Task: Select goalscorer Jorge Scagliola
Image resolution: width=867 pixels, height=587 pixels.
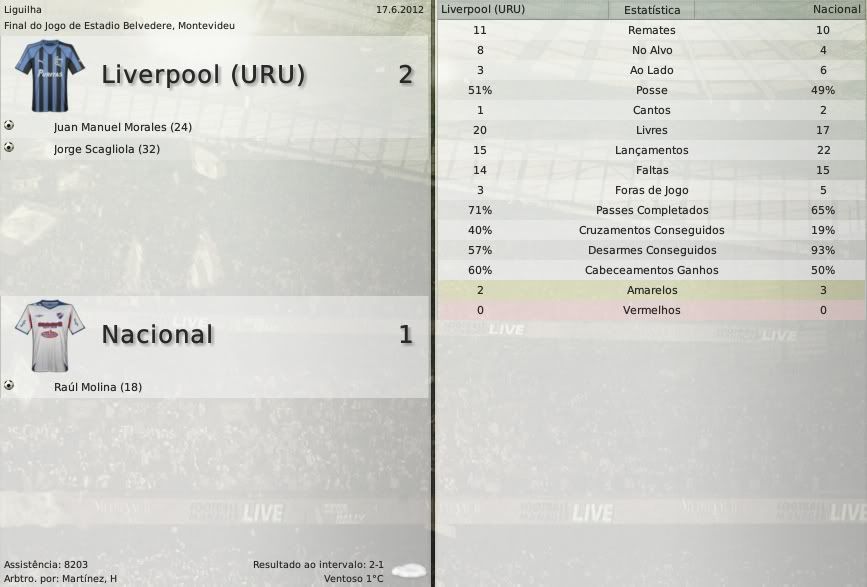Action: coord(107,149)
